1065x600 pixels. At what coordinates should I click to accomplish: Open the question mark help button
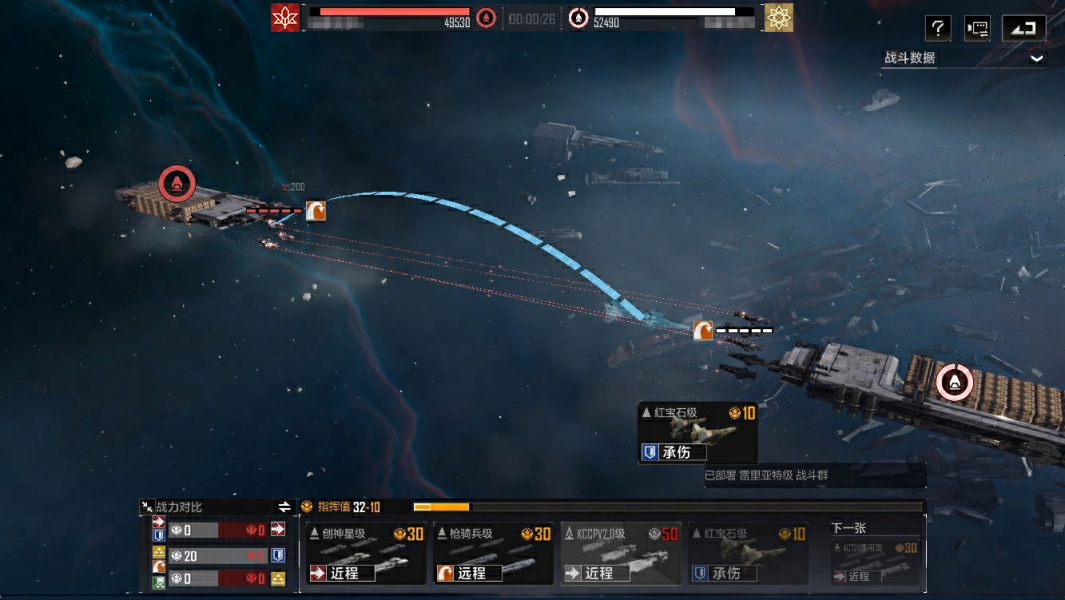[x=938, y=28]
